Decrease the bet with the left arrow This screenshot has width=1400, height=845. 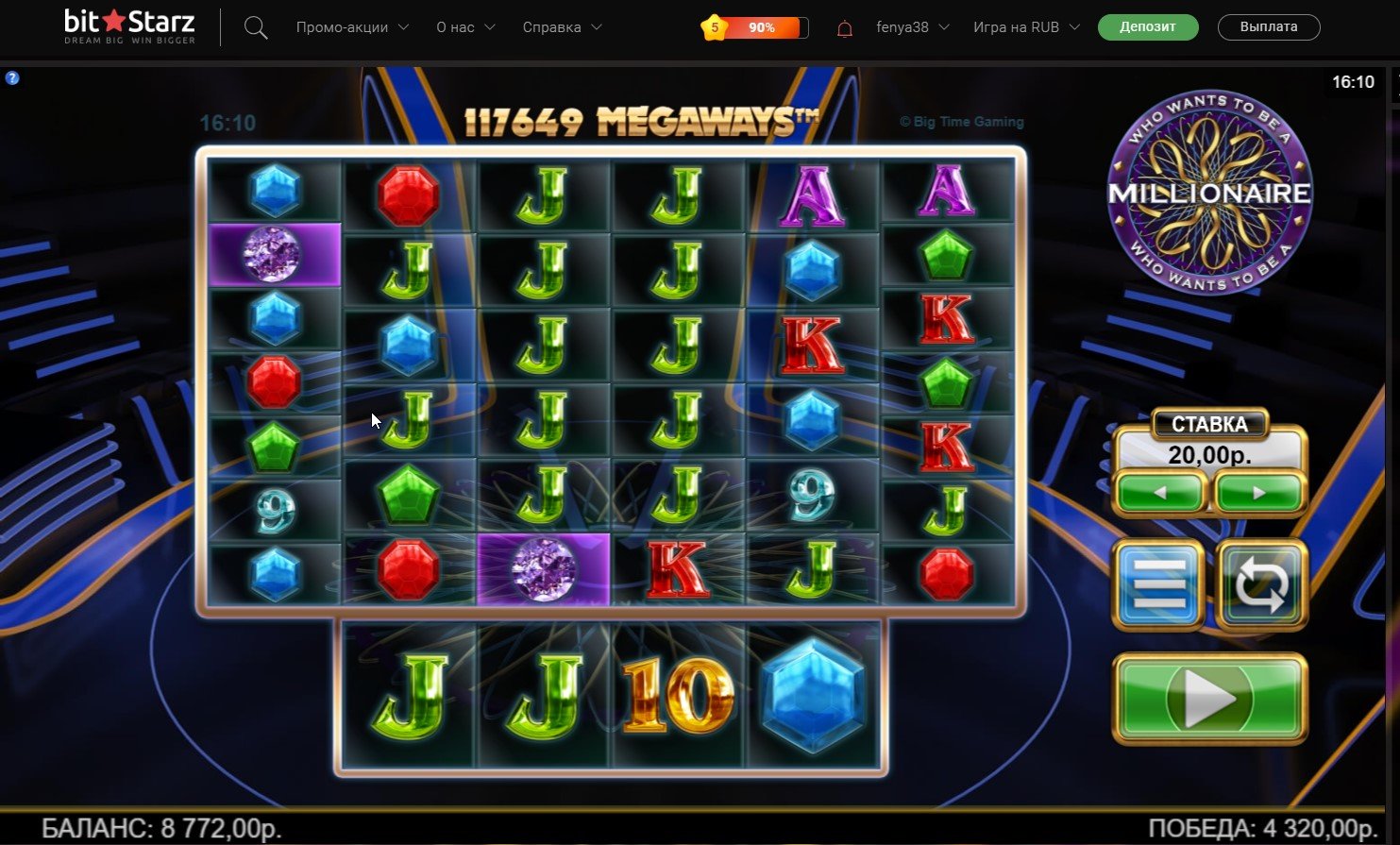(x=1160, y=493)
